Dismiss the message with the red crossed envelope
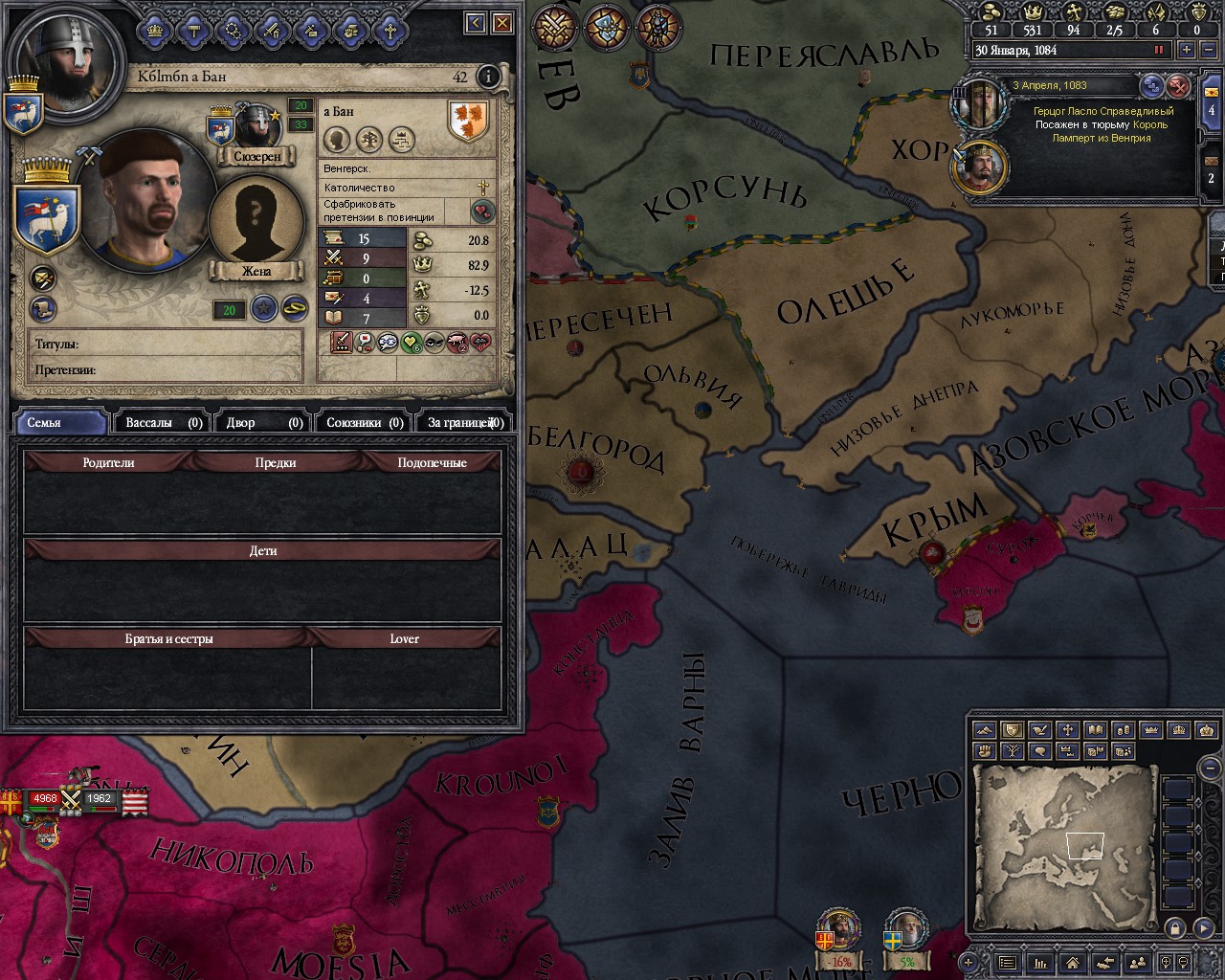 1178,86
